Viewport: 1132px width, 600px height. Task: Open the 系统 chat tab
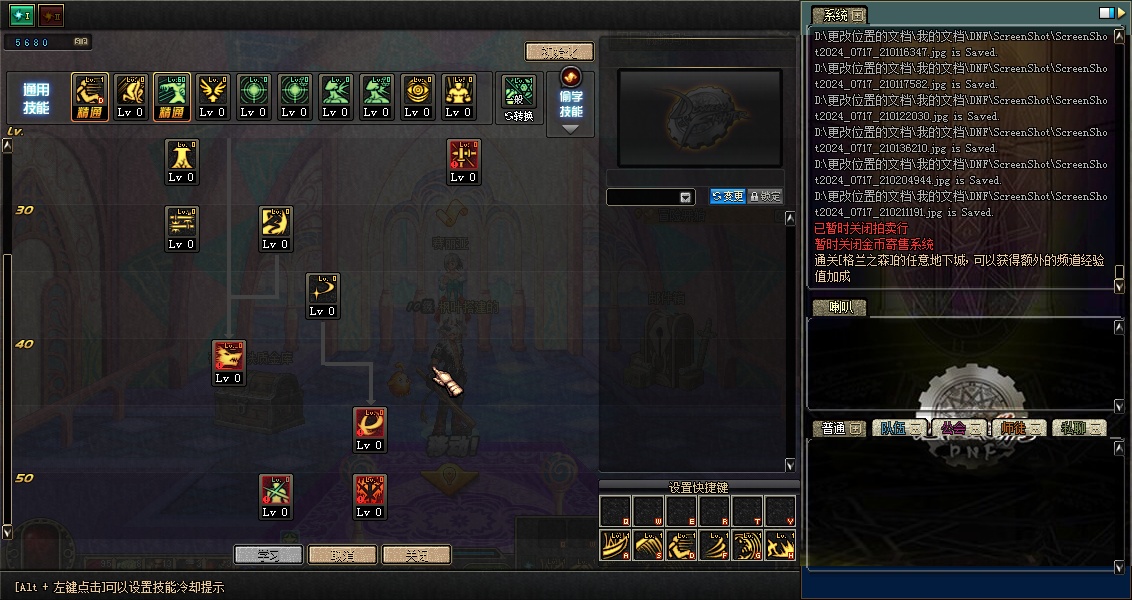point(838,15)
